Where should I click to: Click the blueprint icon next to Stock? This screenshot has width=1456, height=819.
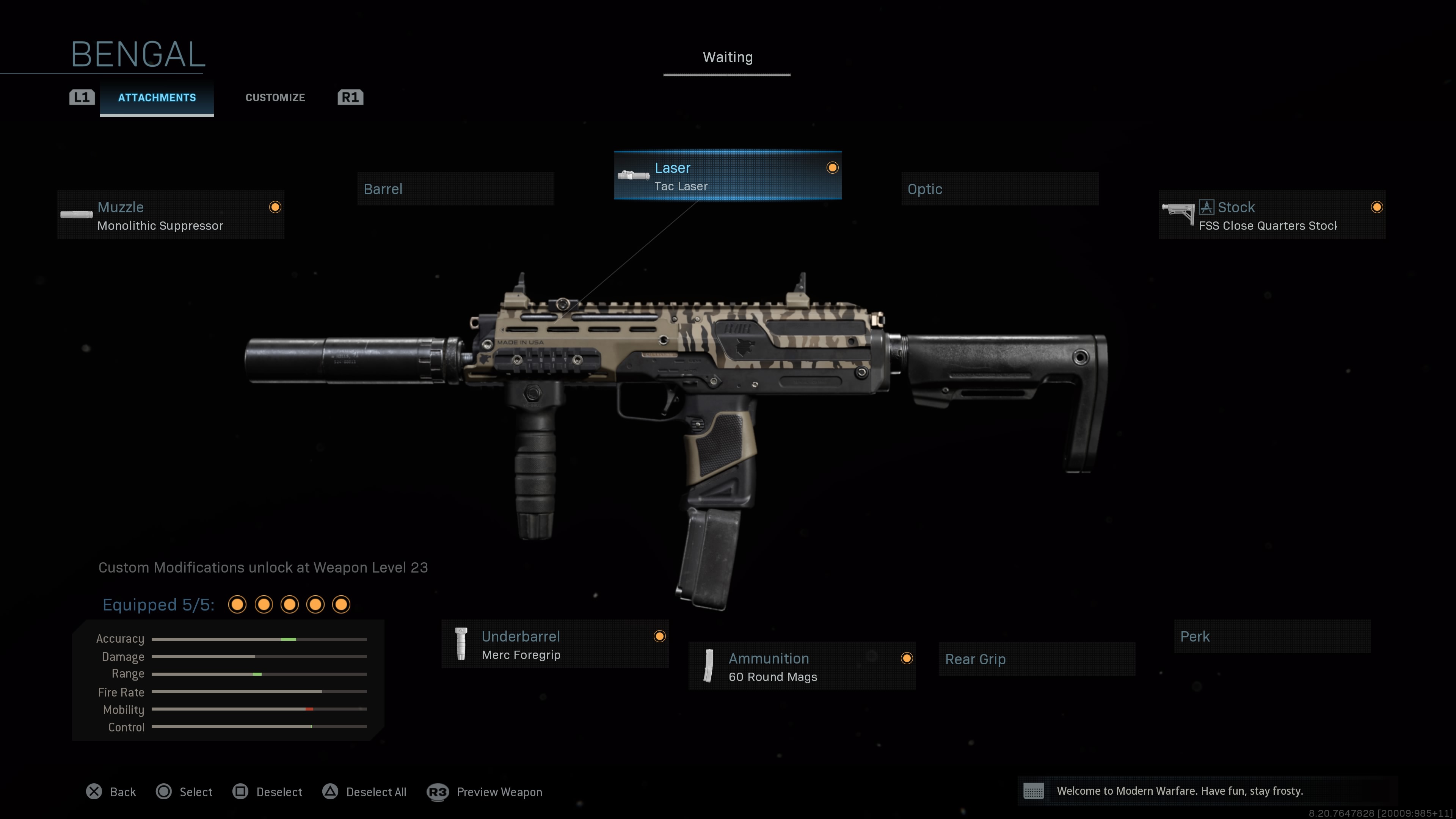(x=1206, y=207)
